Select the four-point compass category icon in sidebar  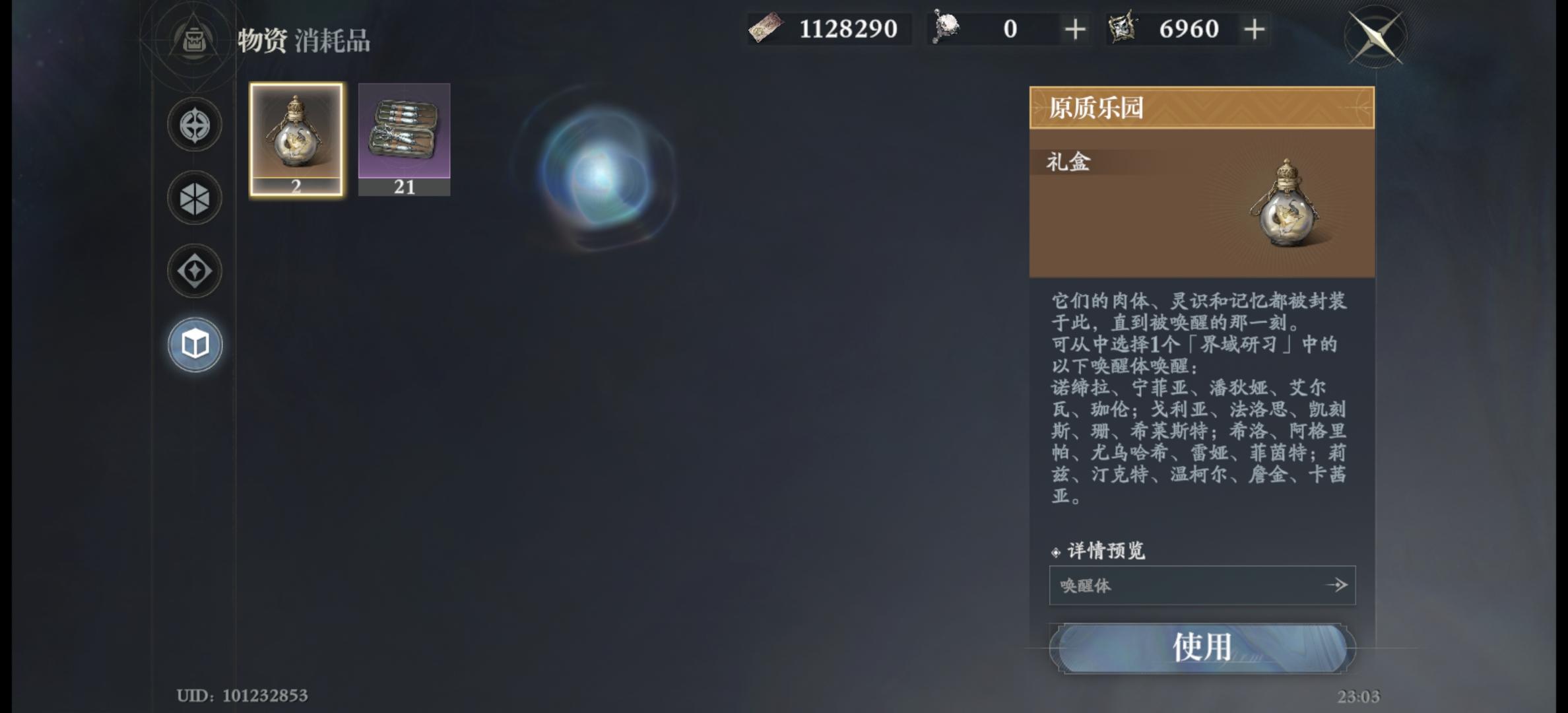[193, 125]
